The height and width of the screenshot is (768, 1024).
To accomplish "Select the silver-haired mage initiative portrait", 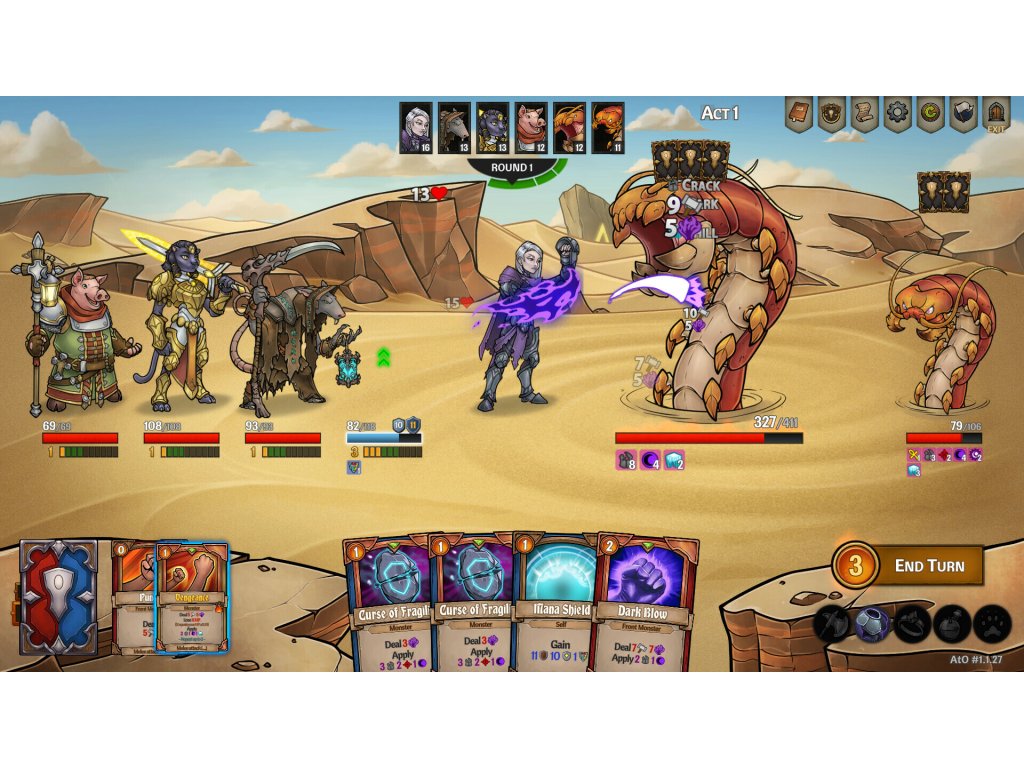I will coord(416,127).
